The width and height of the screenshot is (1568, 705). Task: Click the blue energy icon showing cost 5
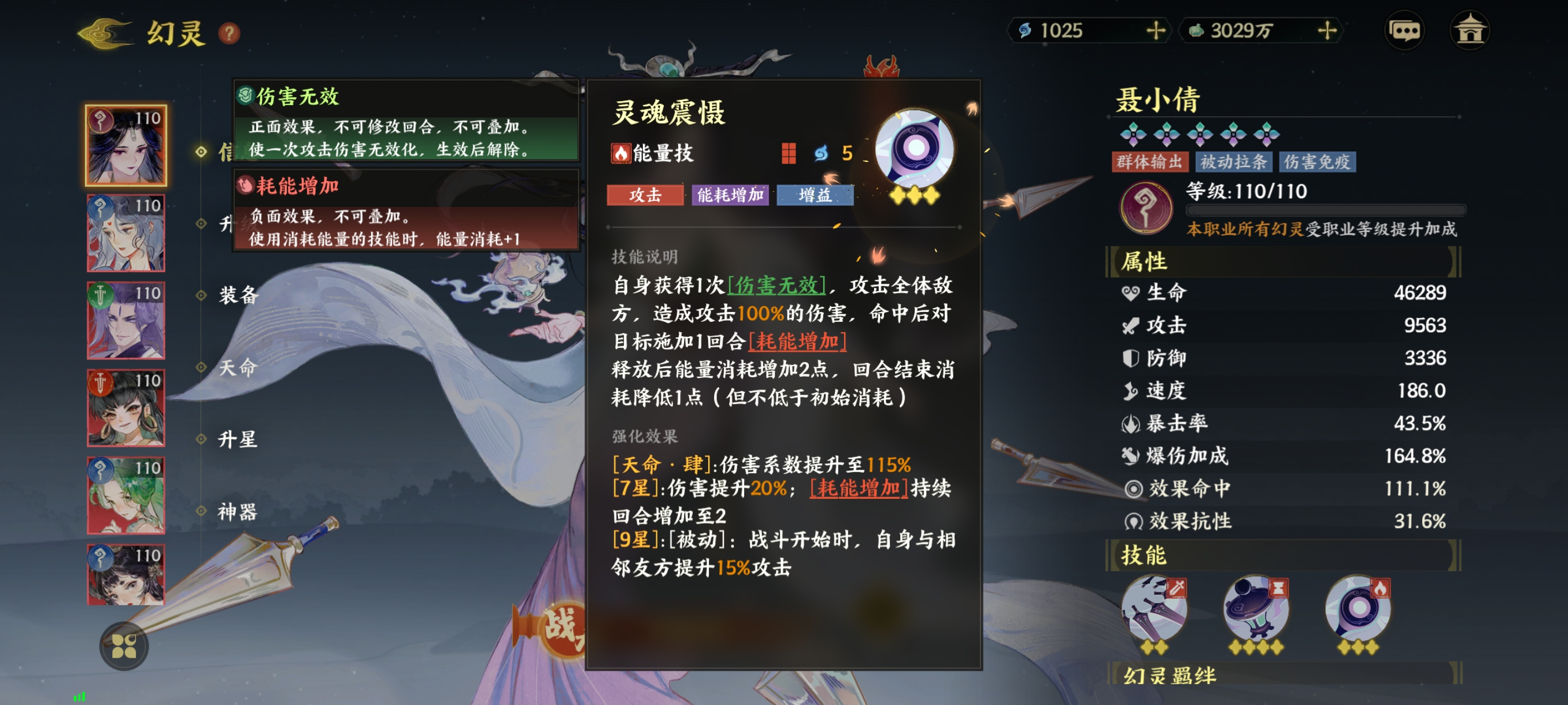826,152
